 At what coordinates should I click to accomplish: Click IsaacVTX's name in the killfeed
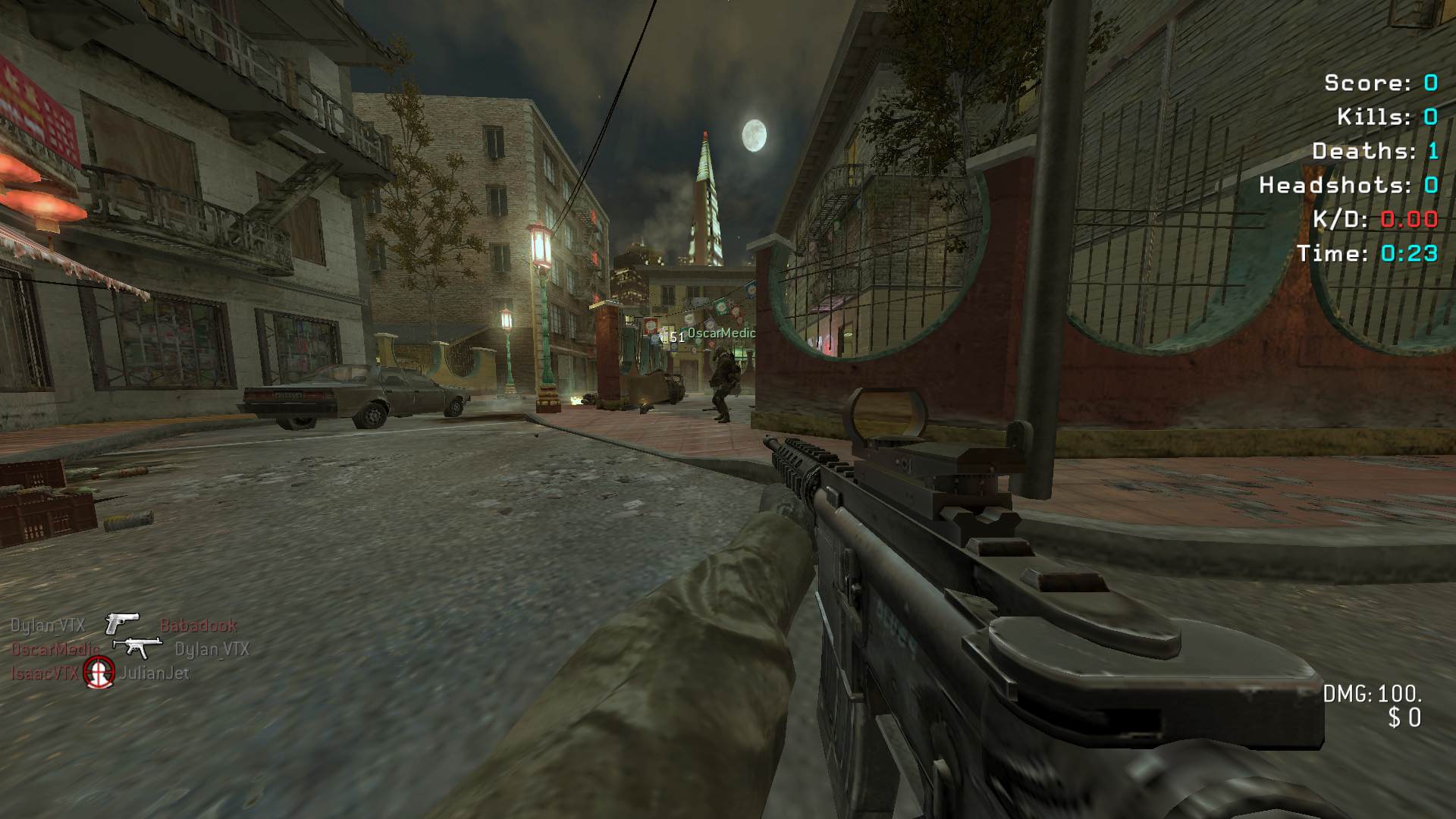44,673
